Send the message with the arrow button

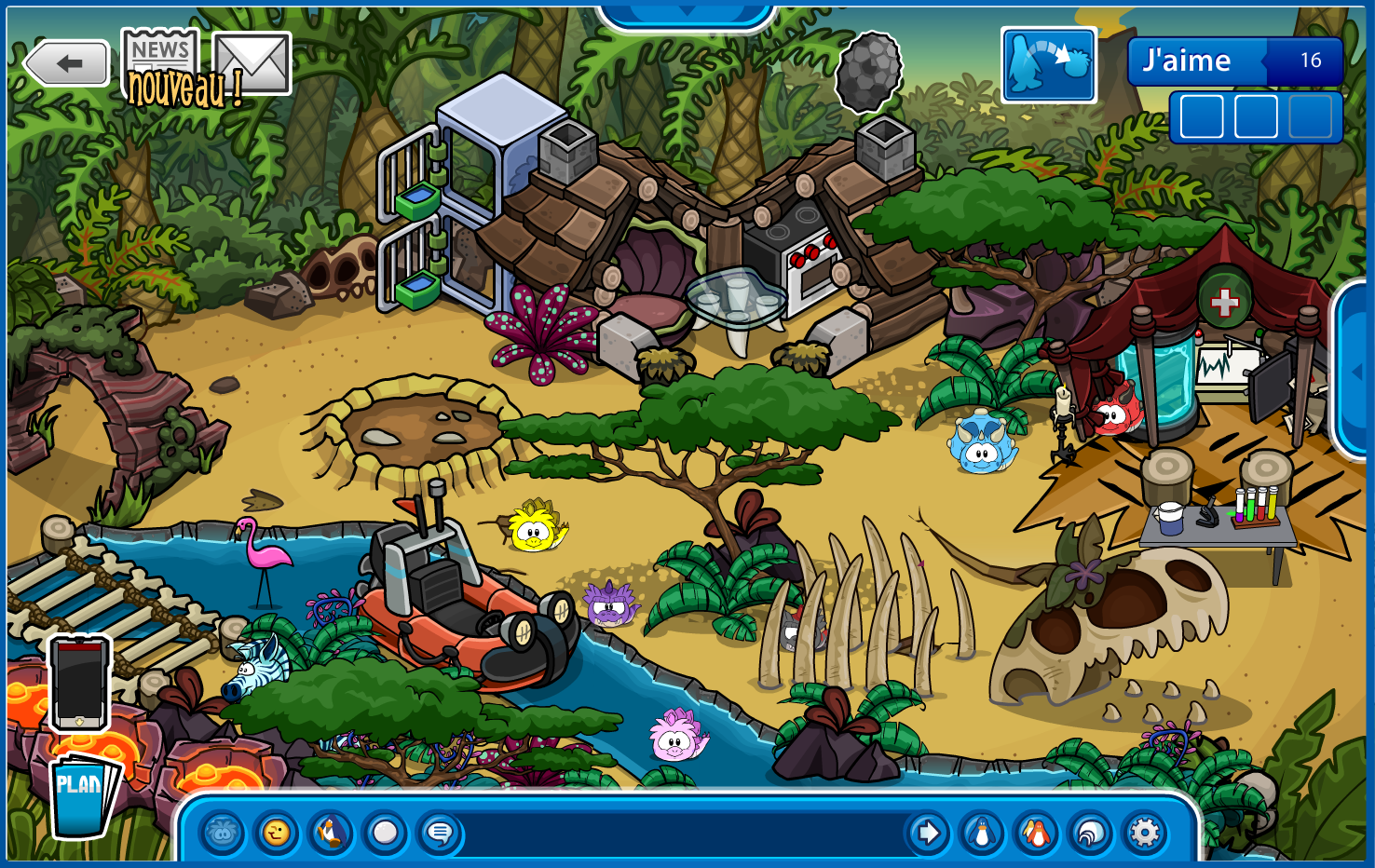[x=928, y=833]
